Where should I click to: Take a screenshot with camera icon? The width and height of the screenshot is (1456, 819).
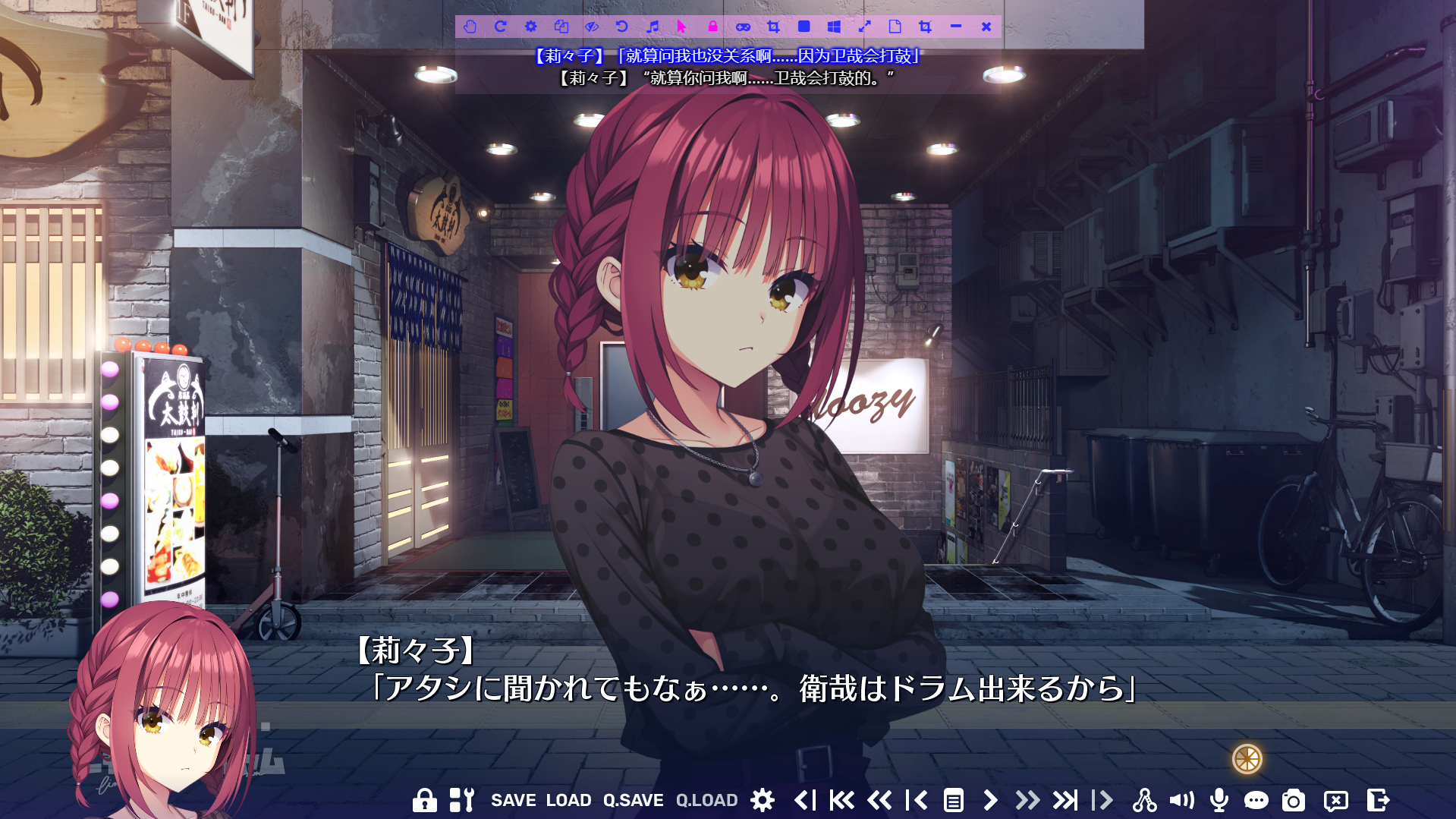(1293, 800)
